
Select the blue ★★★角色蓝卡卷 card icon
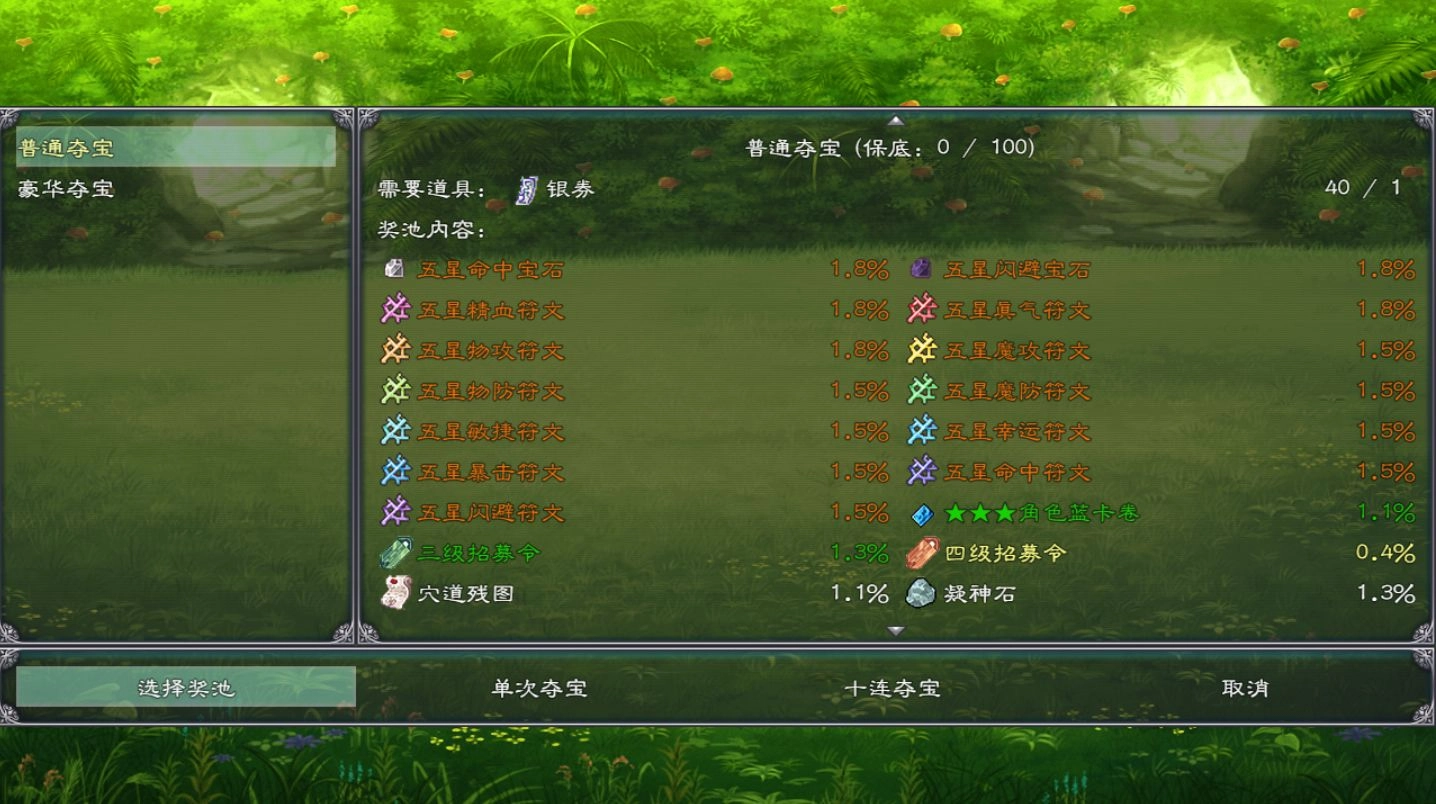click(920, 512)
